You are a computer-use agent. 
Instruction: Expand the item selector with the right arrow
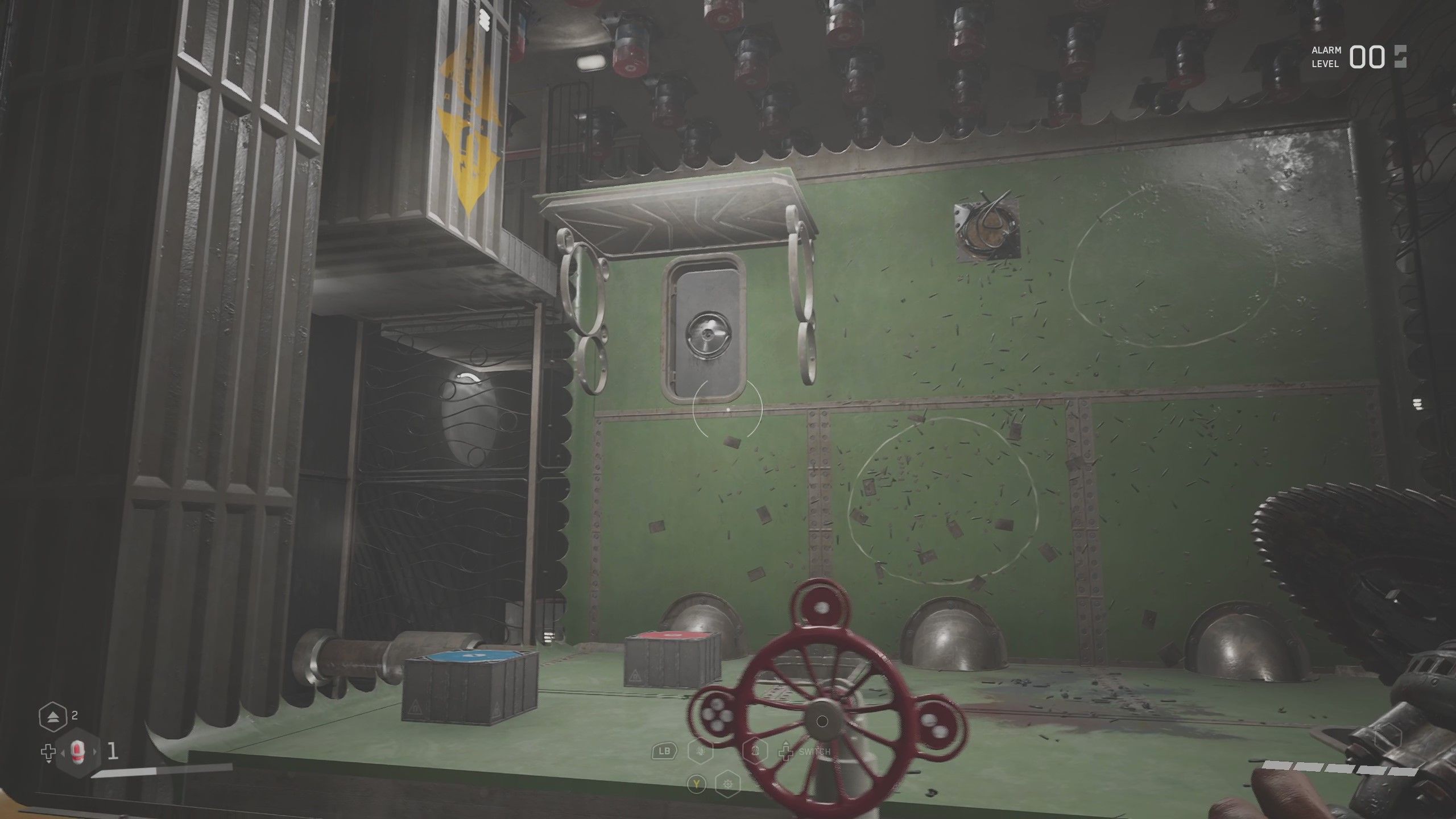pyautogui.click(x=94, y=752)
